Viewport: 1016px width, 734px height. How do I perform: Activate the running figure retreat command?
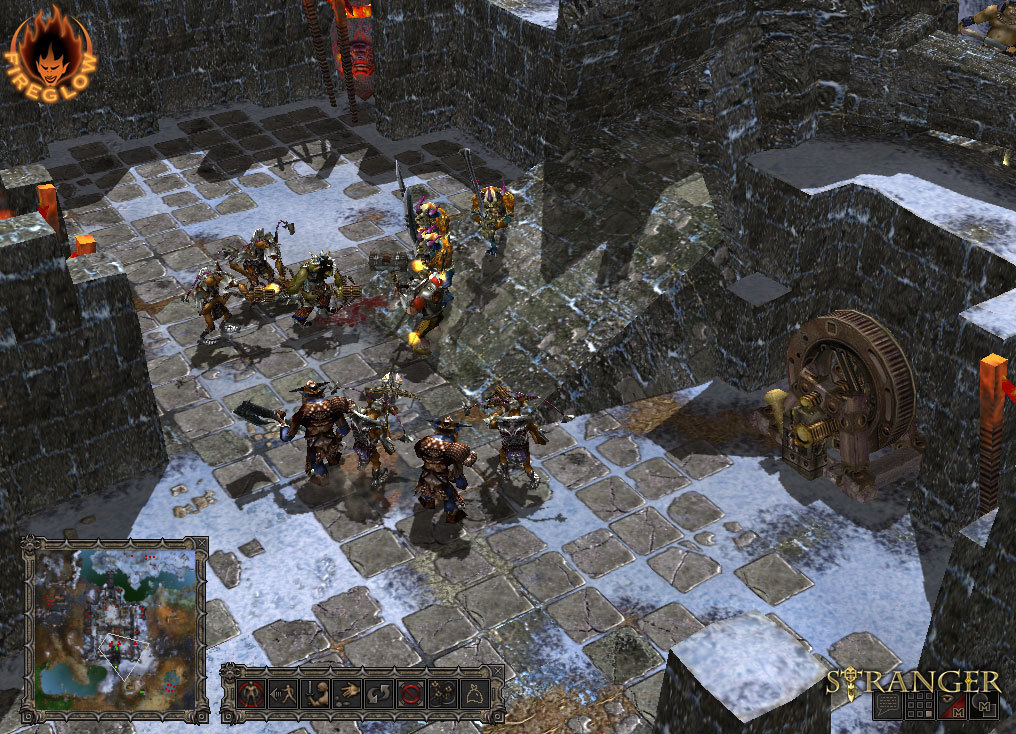pos(284,693)
